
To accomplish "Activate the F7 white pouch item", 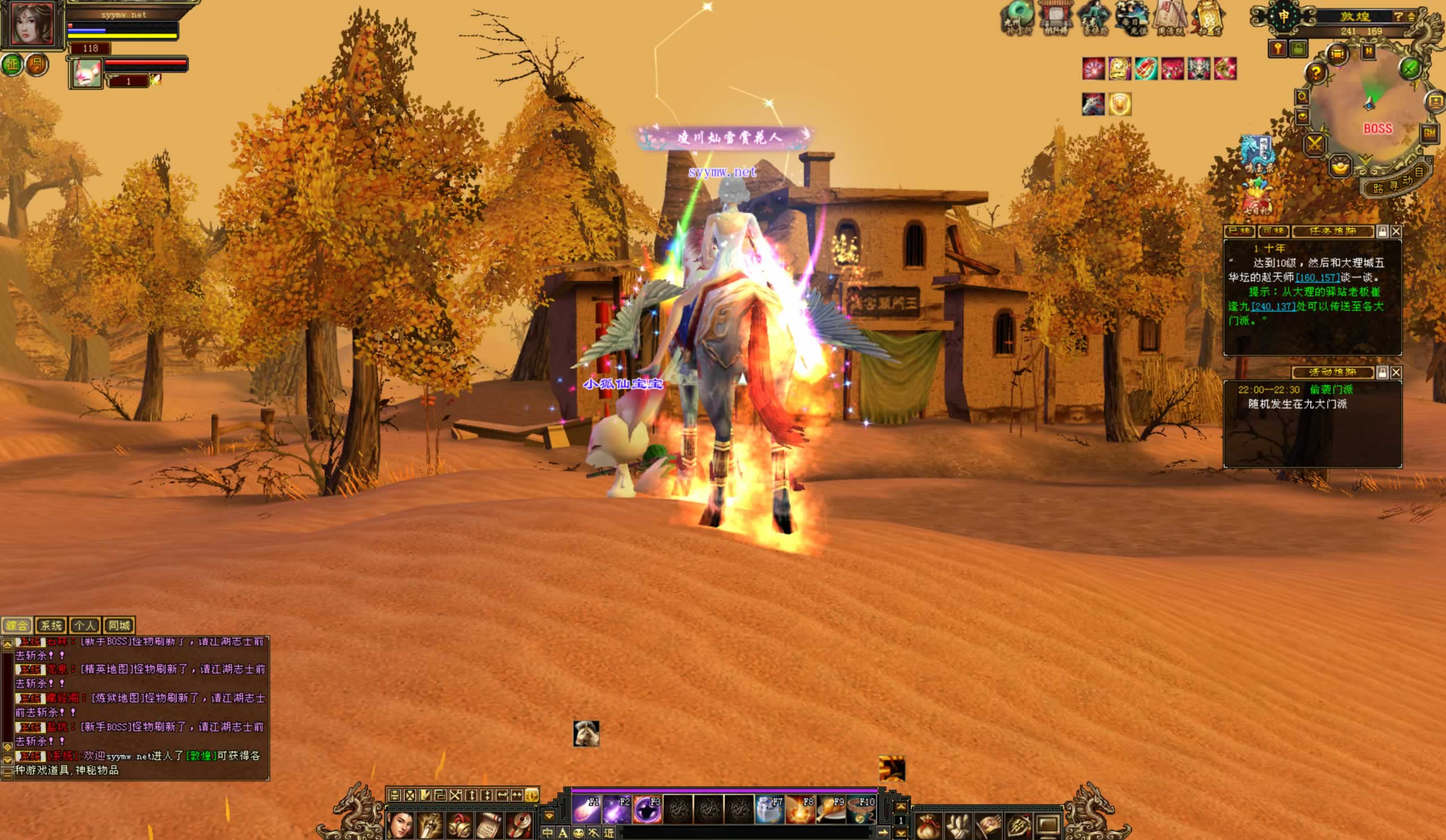I will [769, 810].
